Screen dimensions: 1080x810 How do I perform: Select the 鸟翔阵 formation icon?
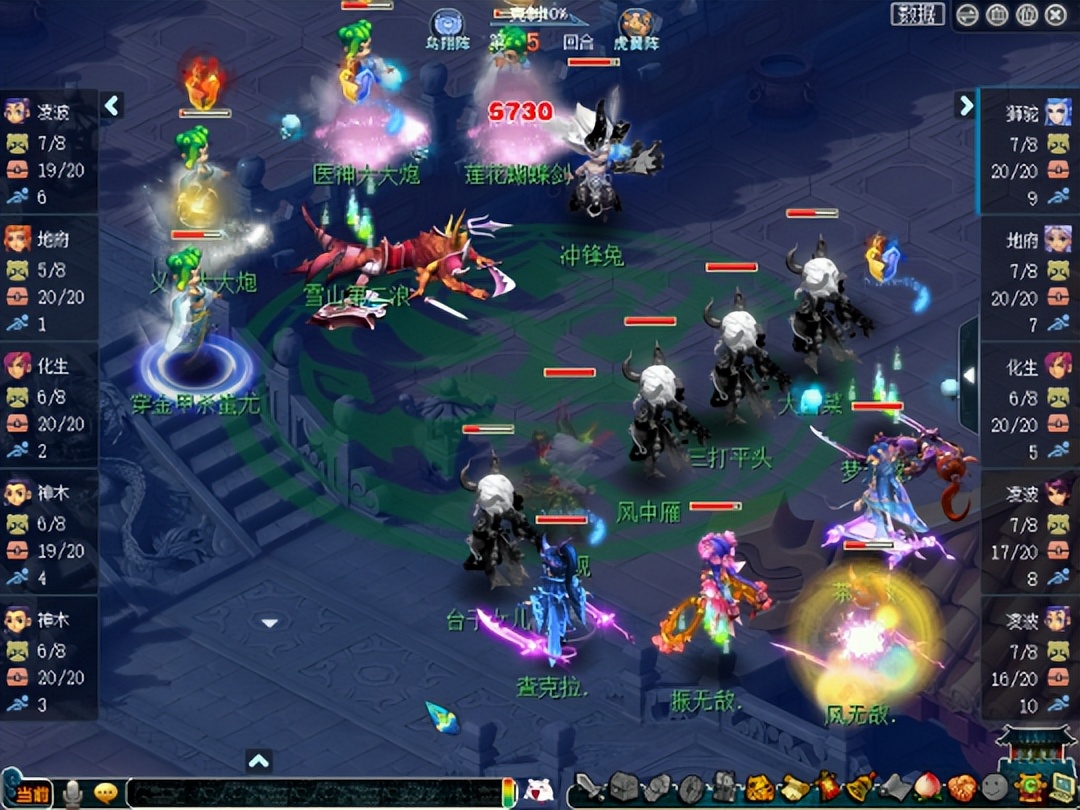446,24
